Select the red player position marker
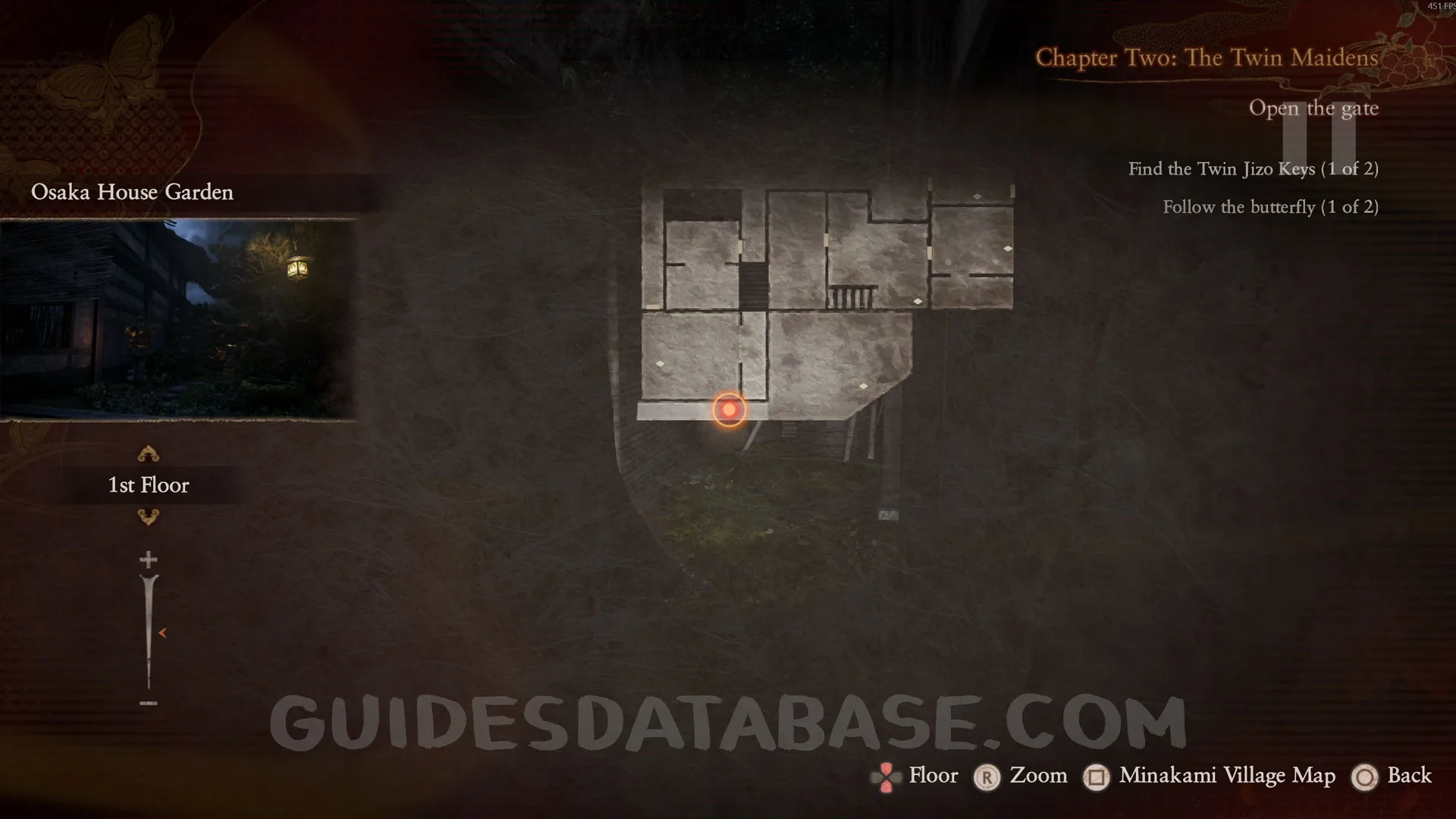This screenshot has height=819, width=1456. [729, 409]
